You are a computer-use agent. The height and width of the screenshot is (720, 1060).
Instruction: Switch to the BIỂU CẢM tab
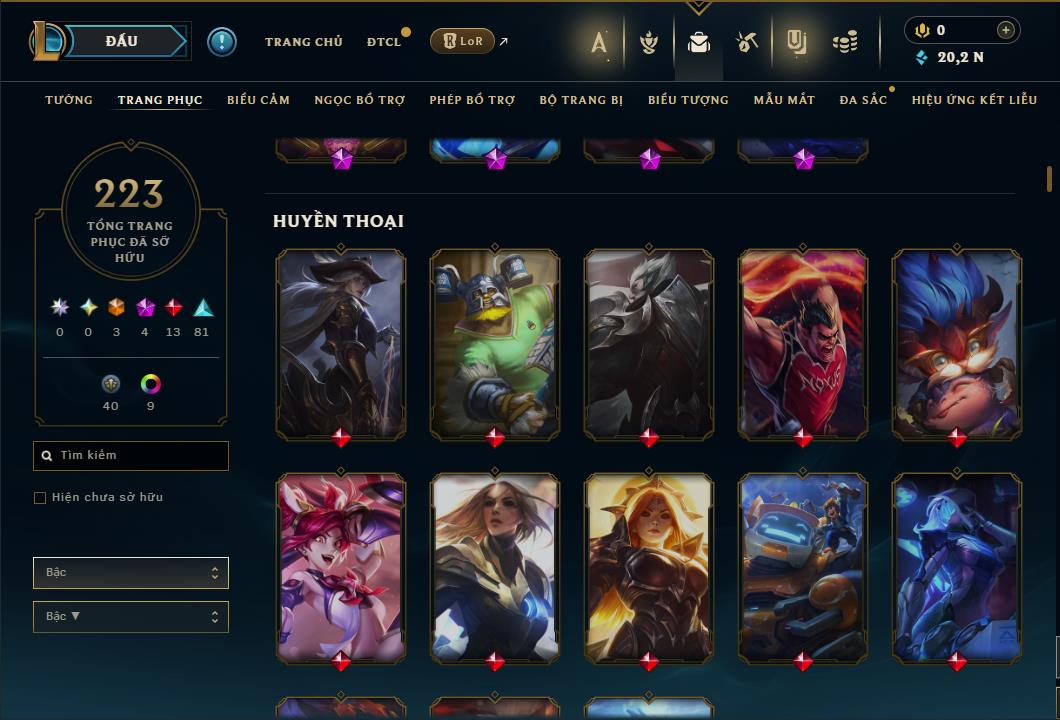click(x=258, y=100)
